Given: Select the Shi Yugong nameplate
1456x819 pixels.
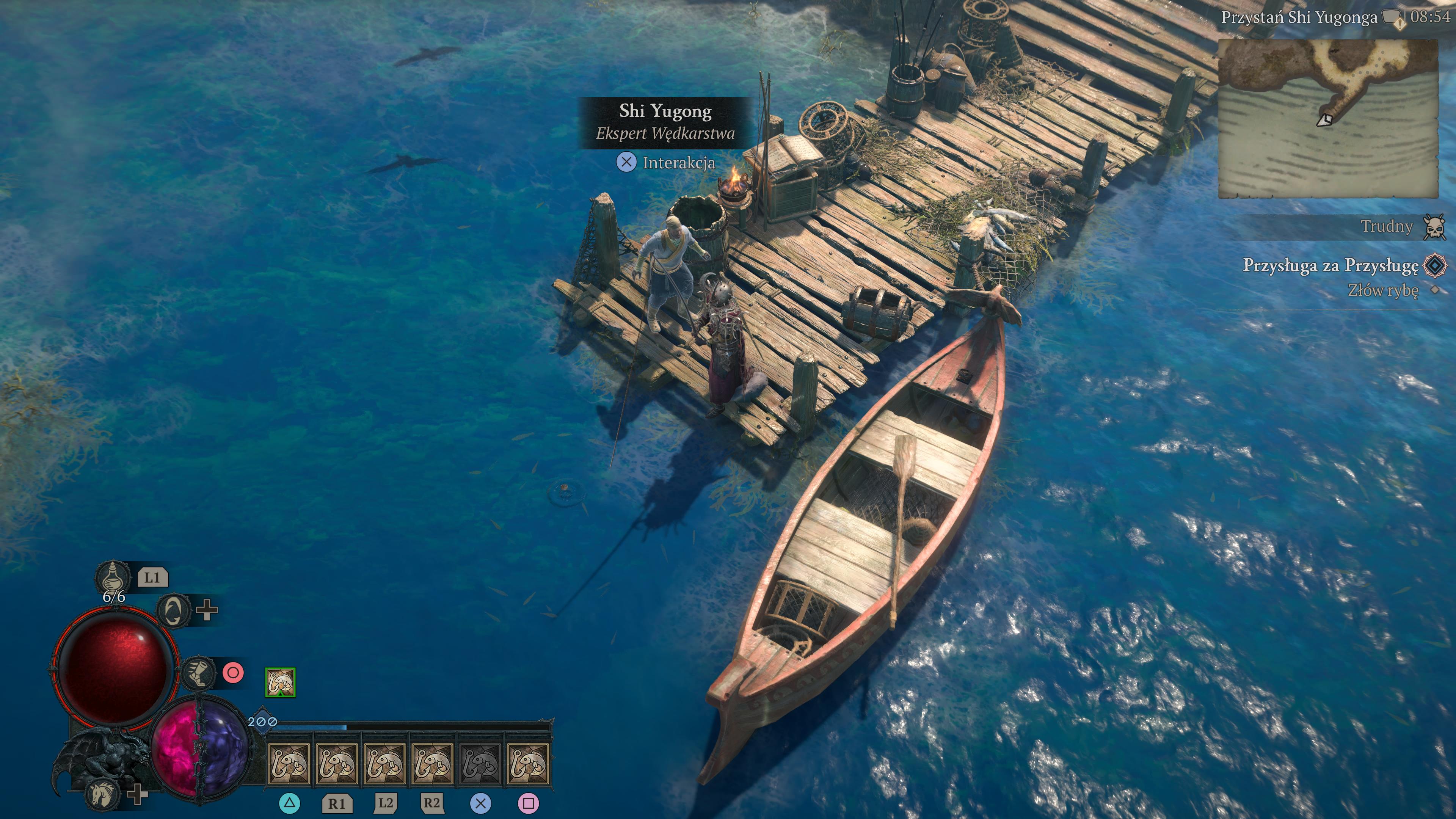Looking at the screenshot, I should (x=665, y=122).
